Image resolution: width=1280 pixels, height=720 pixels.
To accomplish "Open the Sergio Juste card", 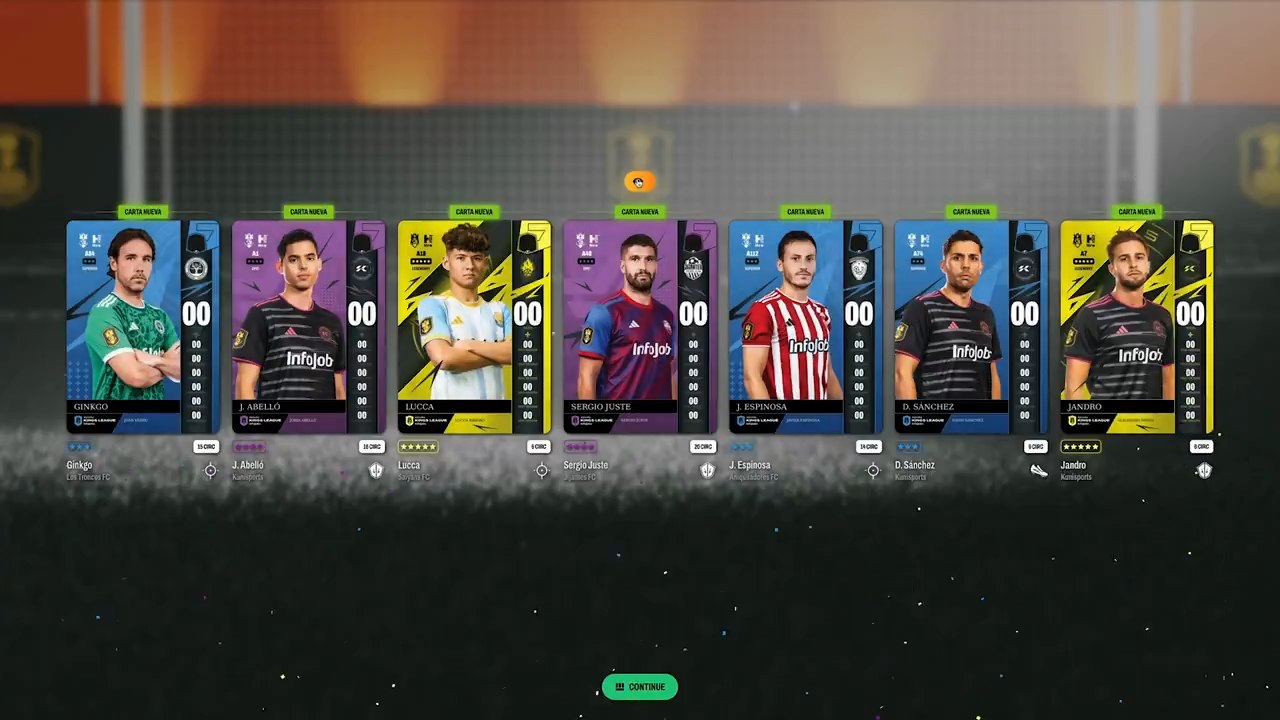I will (x=640, y=327).
